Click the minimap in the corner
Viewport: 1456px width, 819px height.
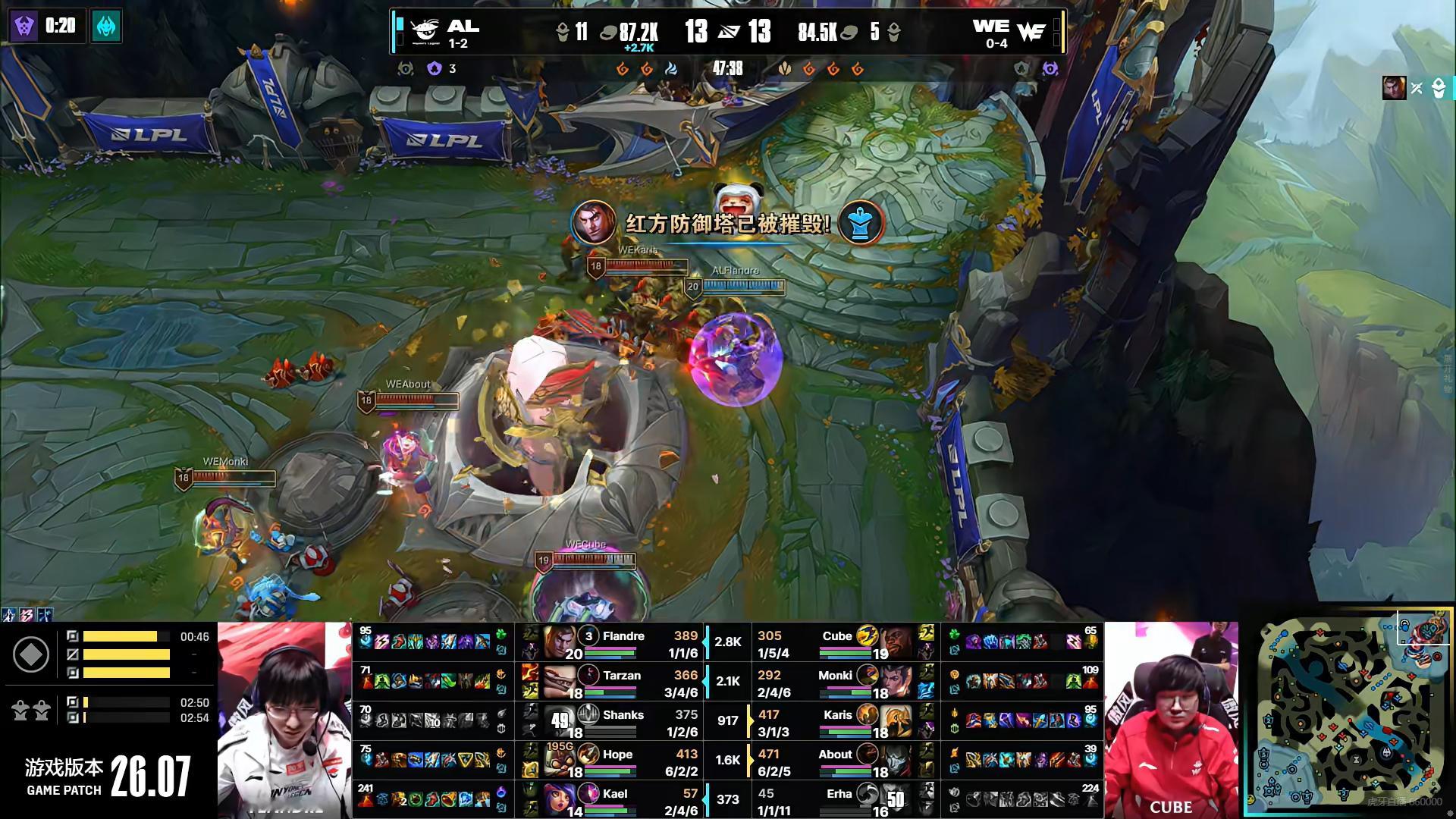click(x=1348, y=711)
